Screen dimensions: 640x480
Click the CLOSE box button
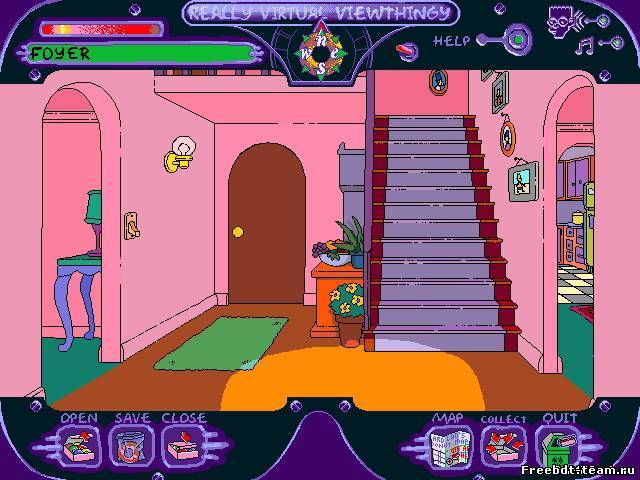click(182, 444)
